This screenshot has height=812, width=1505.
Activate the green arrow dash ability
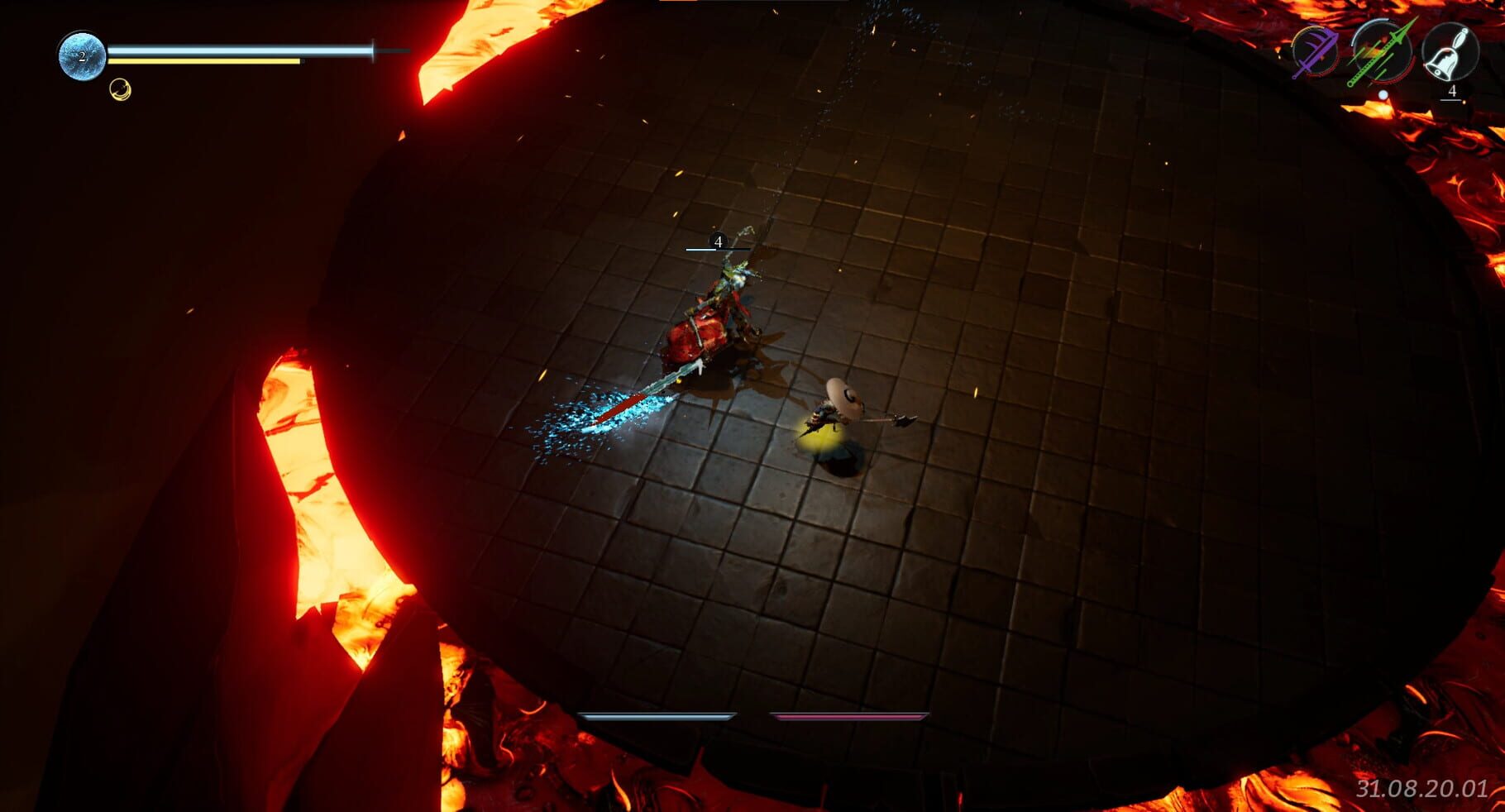coord(1381,52)
